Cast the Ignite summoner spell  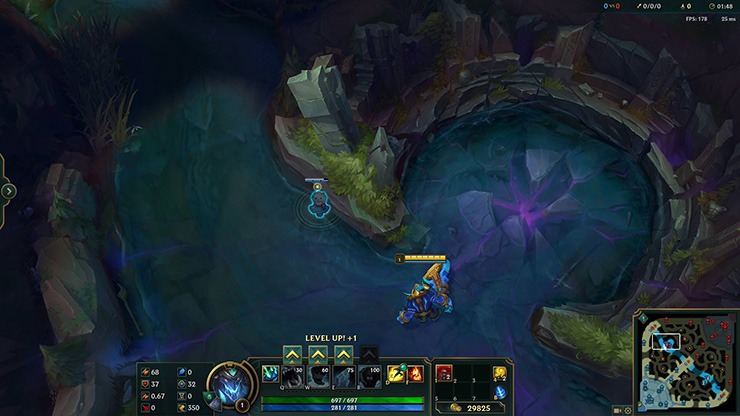click(415, 373)
